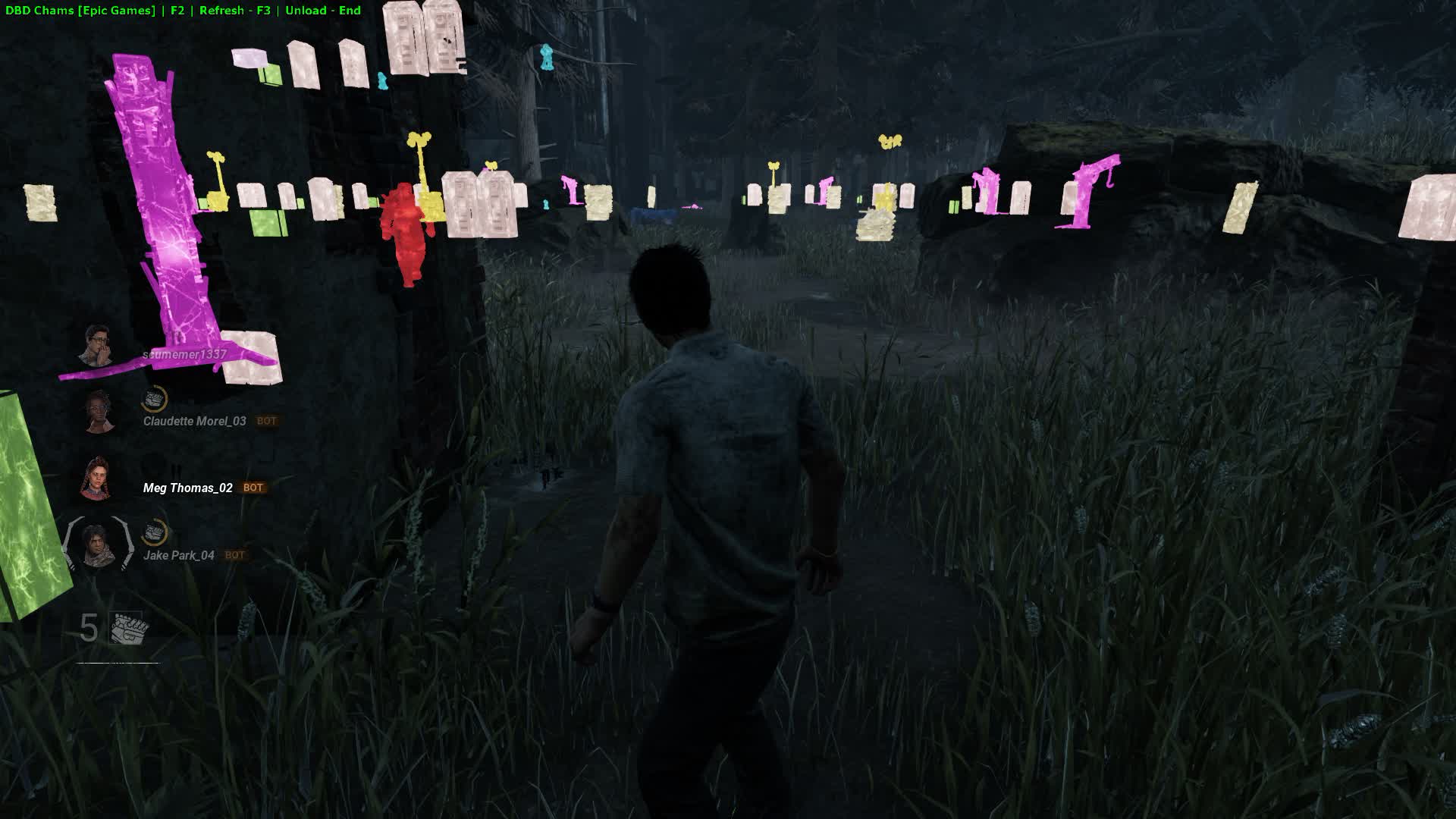The width and height of the screenshot is (1456, 819).
Task: Choose Jake Park_04's survivor portrait
Action: pos(98,546)
